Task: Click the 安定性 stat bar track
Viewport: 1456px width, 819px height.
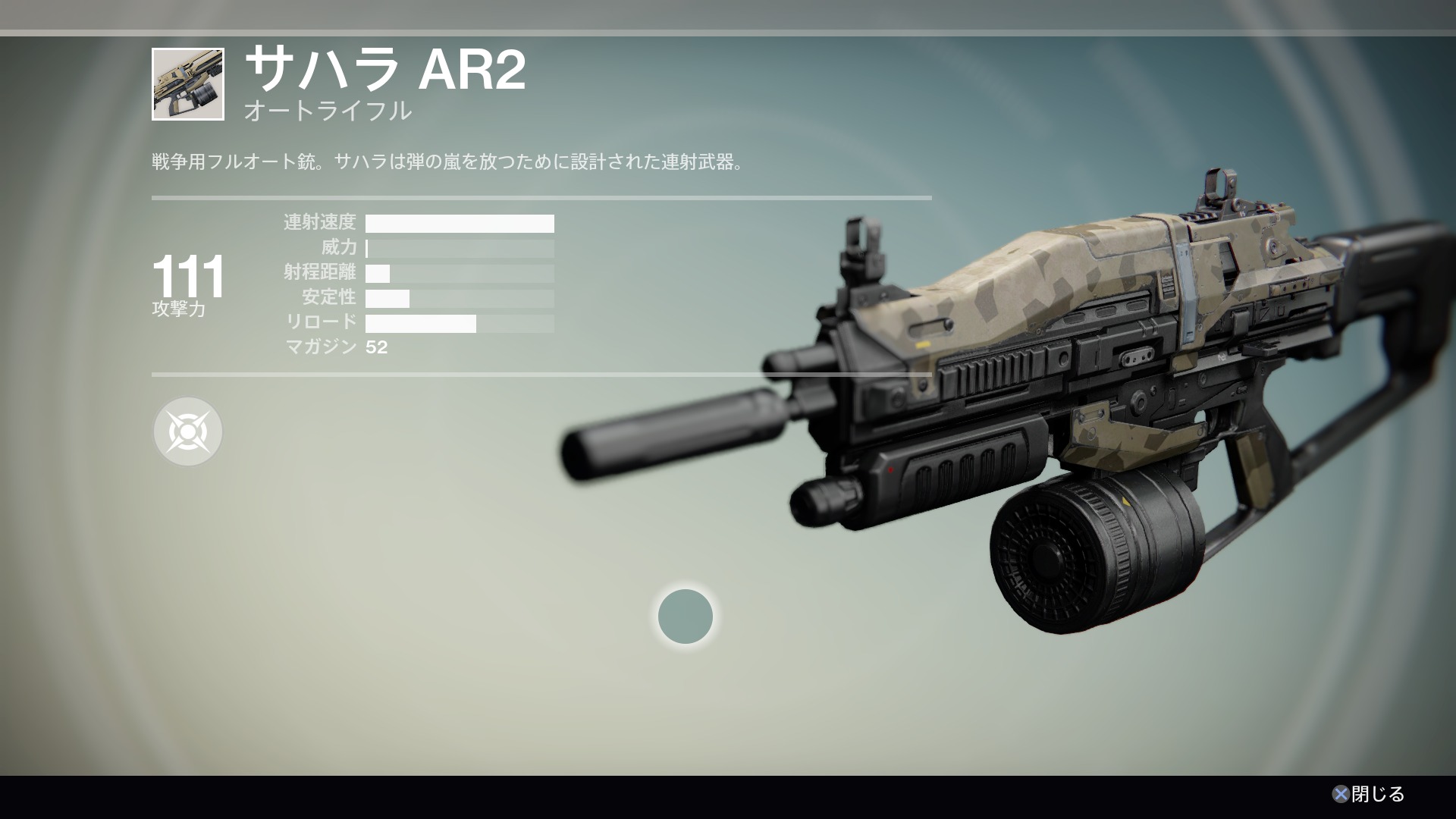Action: [459, 299]
